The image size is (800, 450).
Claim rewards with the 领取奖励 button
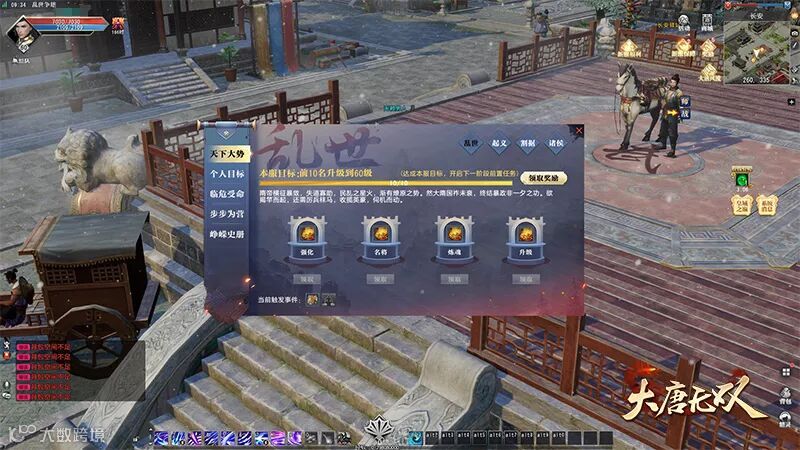[x=546, y=178]
